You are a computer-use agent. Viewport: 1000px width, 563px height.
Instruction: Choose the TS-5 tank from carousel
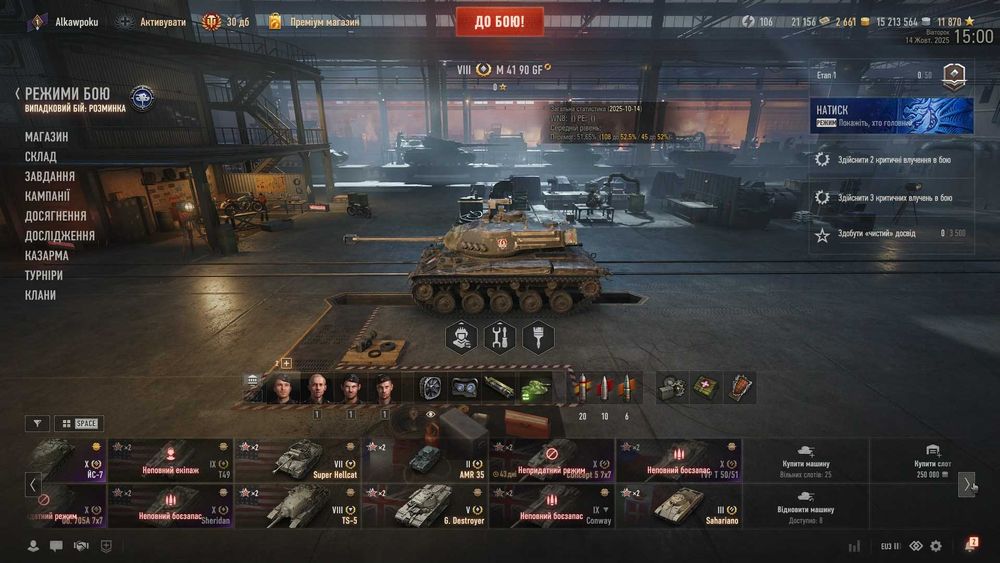click(x=297, y=506)
